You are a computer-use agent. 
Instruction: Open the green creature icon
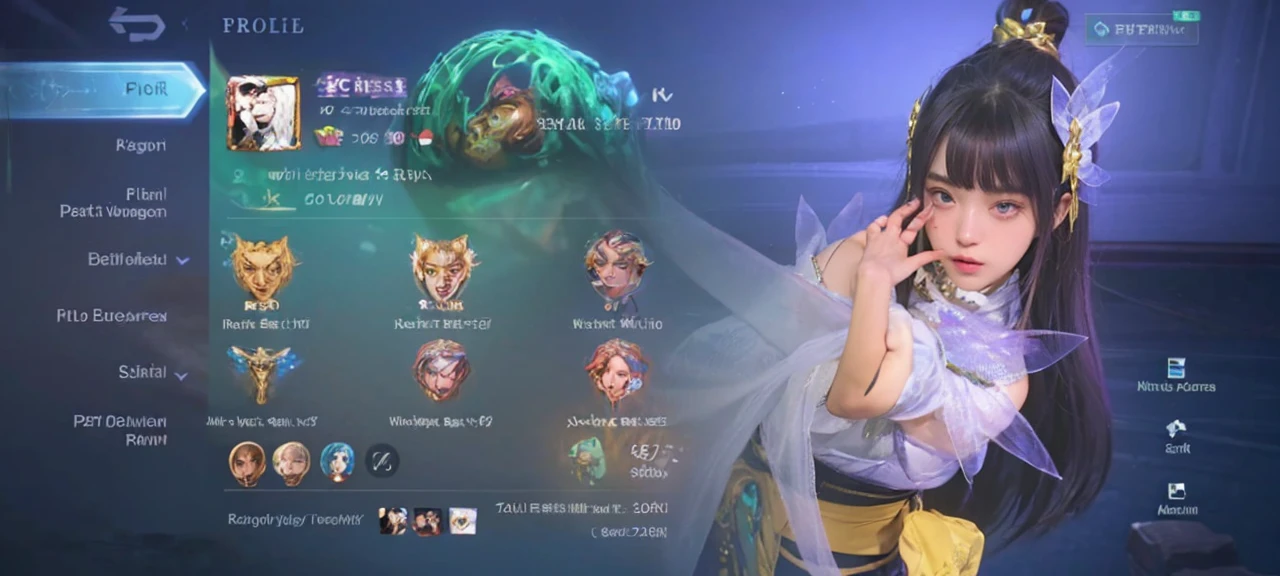coord(588,458)
